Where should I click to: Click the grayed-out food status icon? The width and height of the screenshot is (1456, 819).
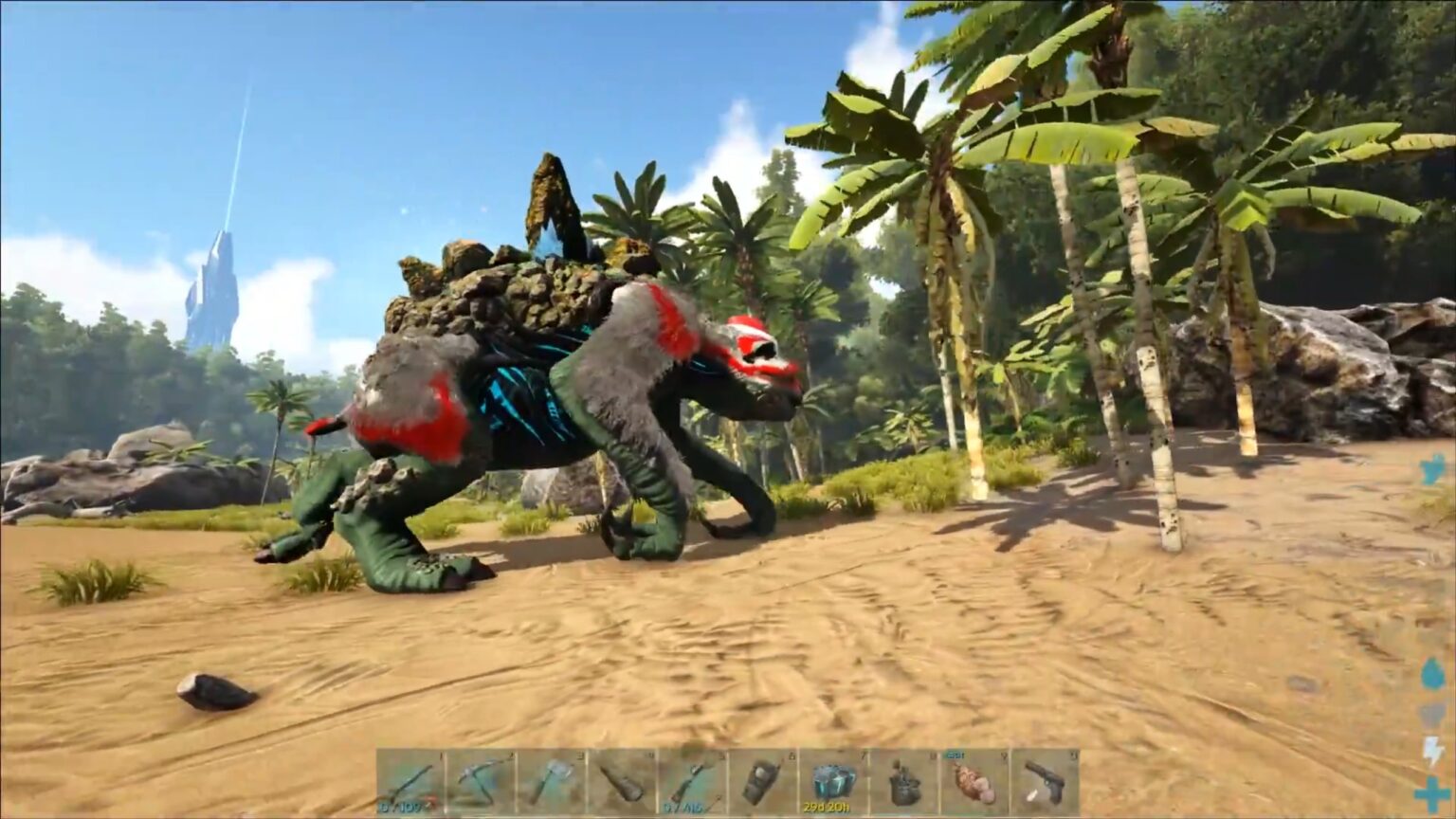coord(1431,716)
